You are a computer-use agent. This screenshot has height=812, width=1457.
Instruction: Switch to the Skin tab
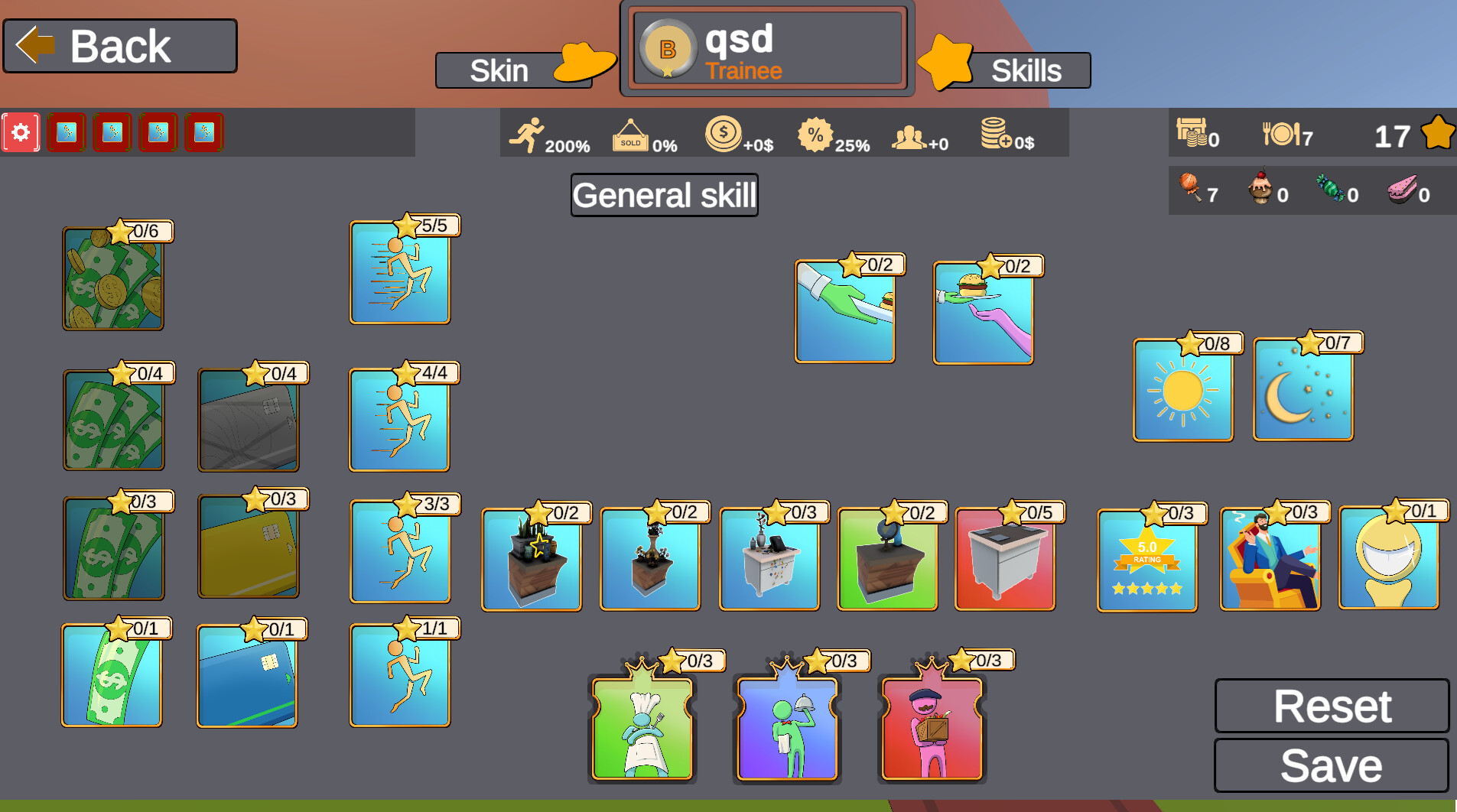pyautogui.click(x=500, y=70)
